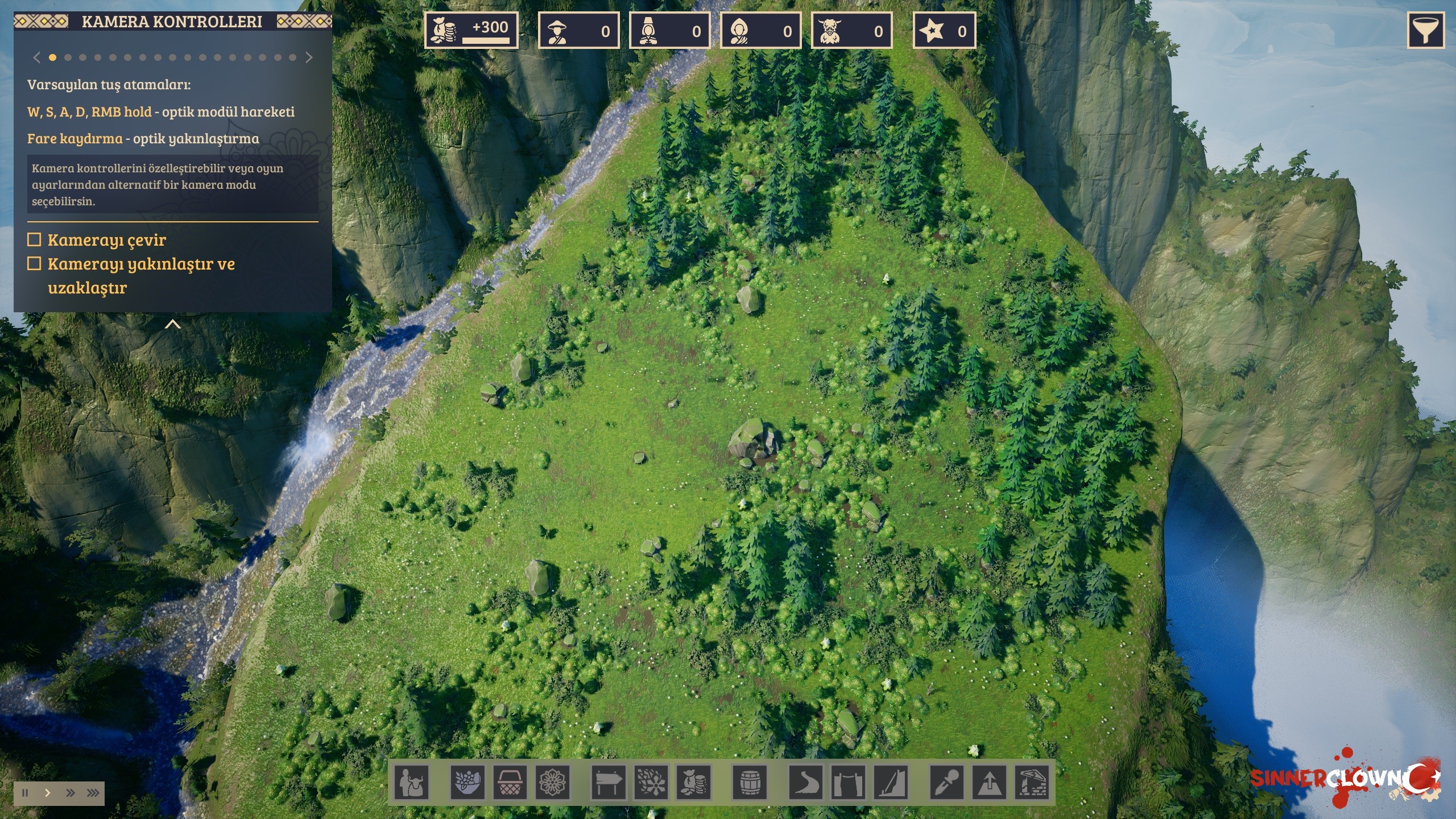Pause the game speed
Viewport: 1456px width, 819px height.
pyautogui.click(x=25, y=793)
